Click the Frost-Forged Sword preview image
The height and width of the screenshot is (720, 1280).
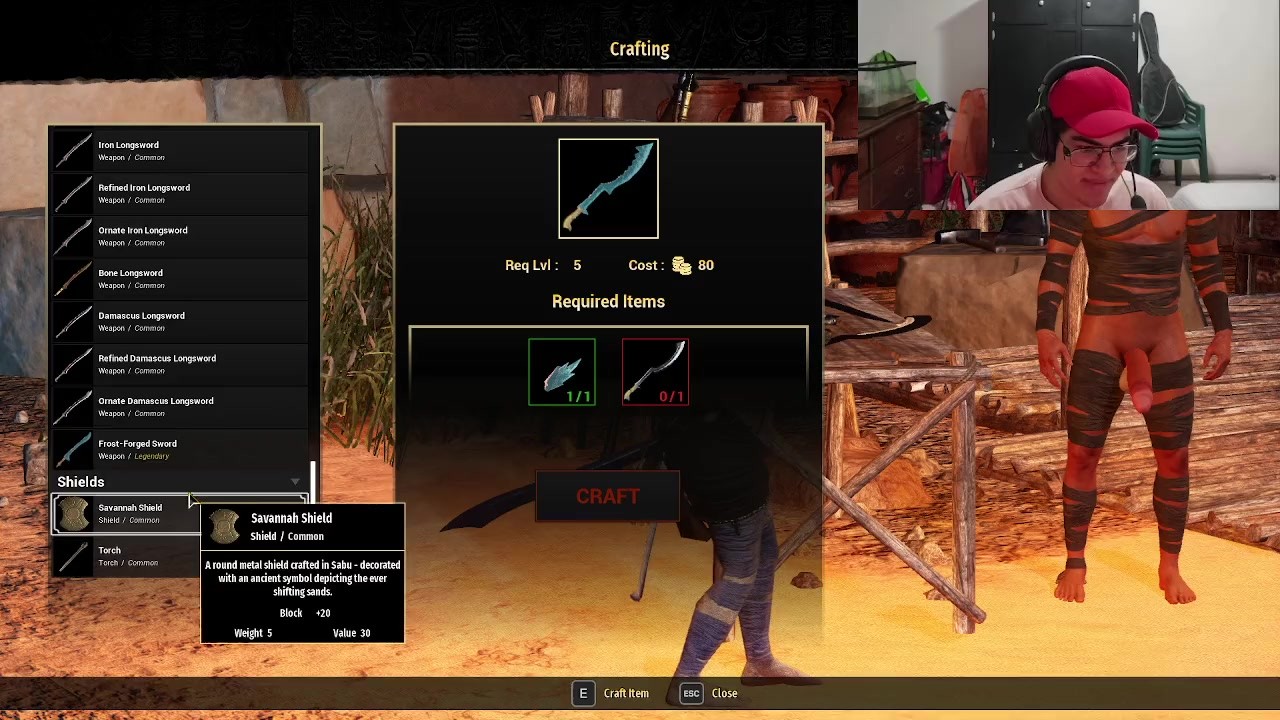[608, 189]
